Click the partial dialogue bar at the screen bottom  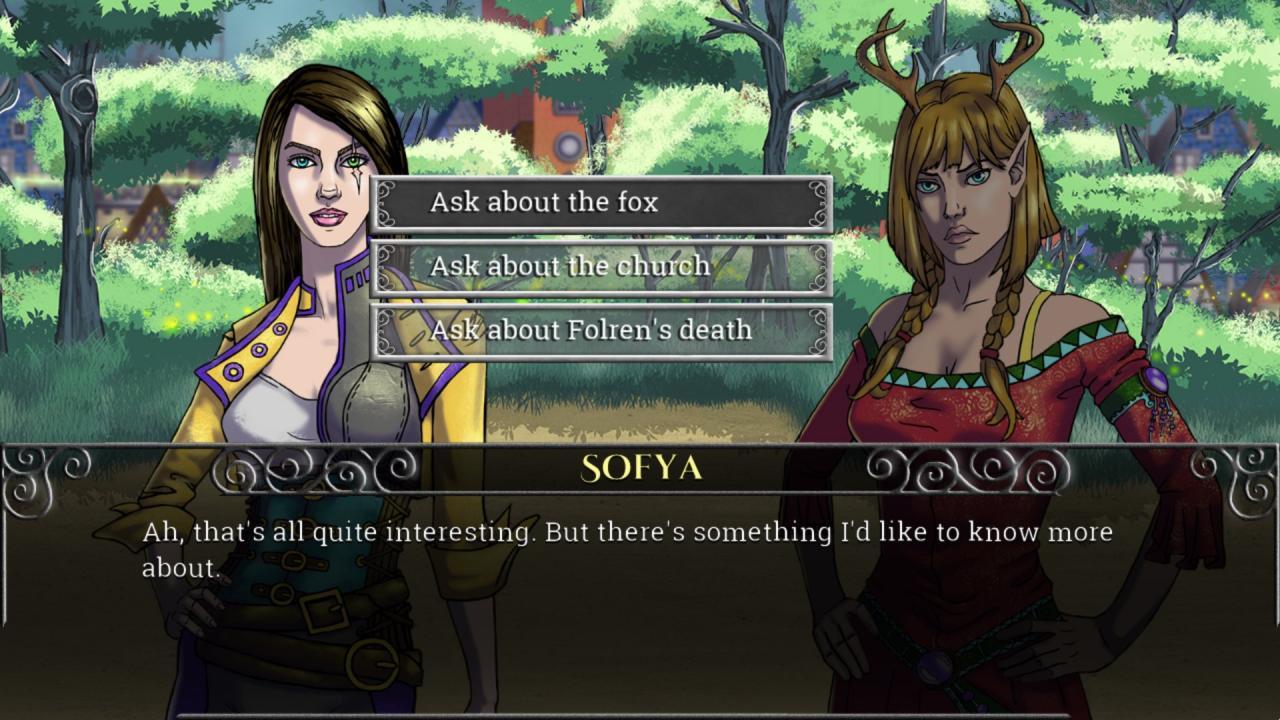click(x=640, y=714)
